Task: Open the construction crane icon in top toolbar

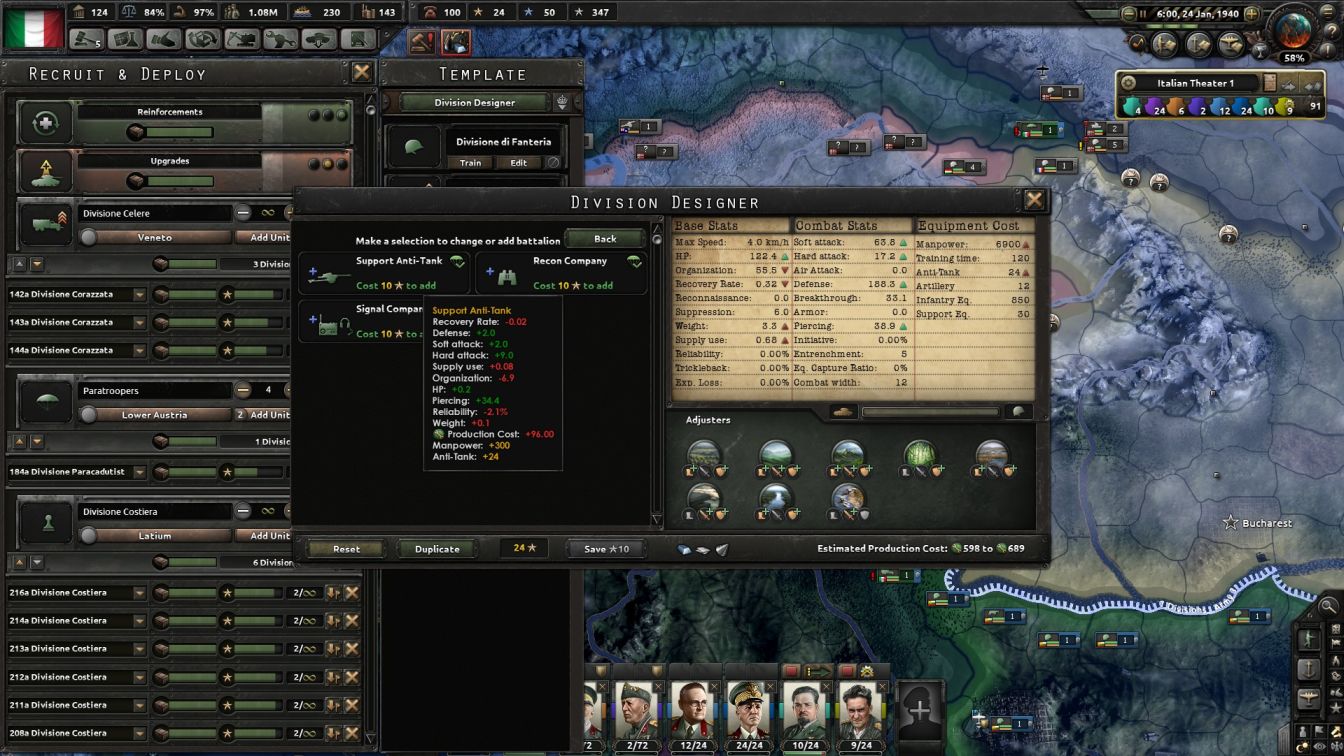Action: click(242, 40)
